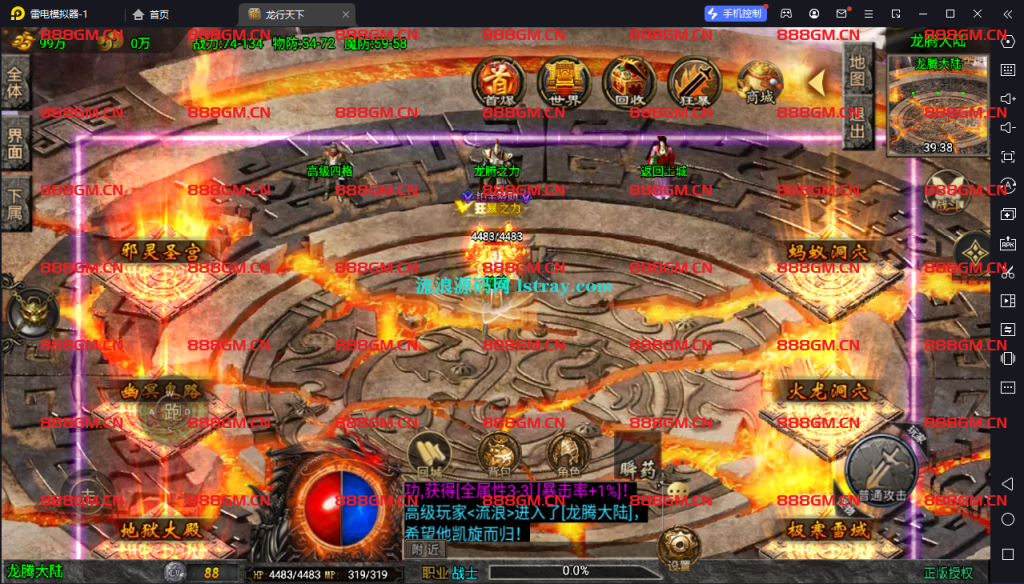
Task: Click the 退出 exit button
Action: (x=857, y=122)
